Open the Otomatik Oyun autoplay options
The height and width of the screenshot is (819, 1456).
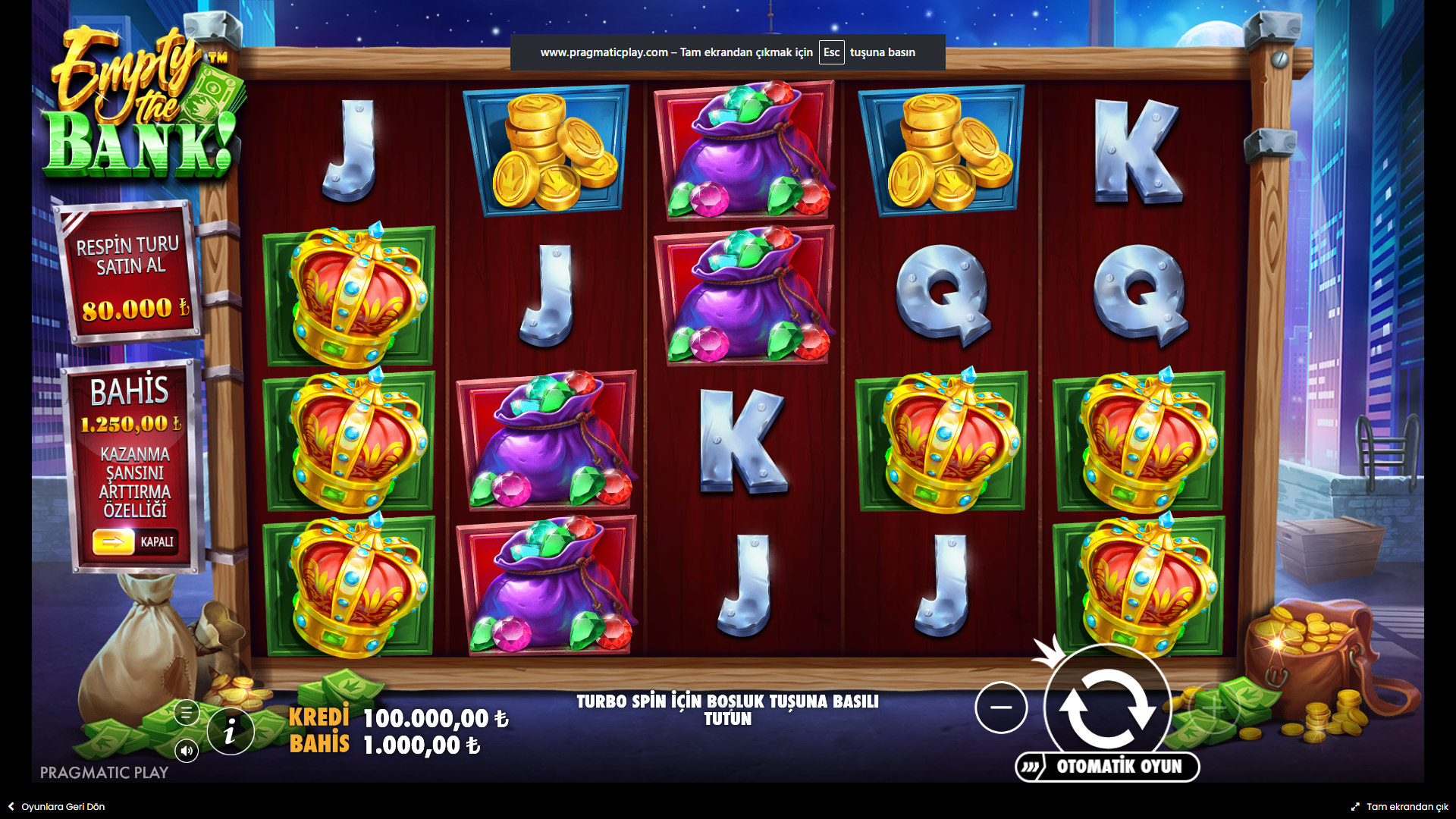pyautogui.click(x=1108, y=767)
